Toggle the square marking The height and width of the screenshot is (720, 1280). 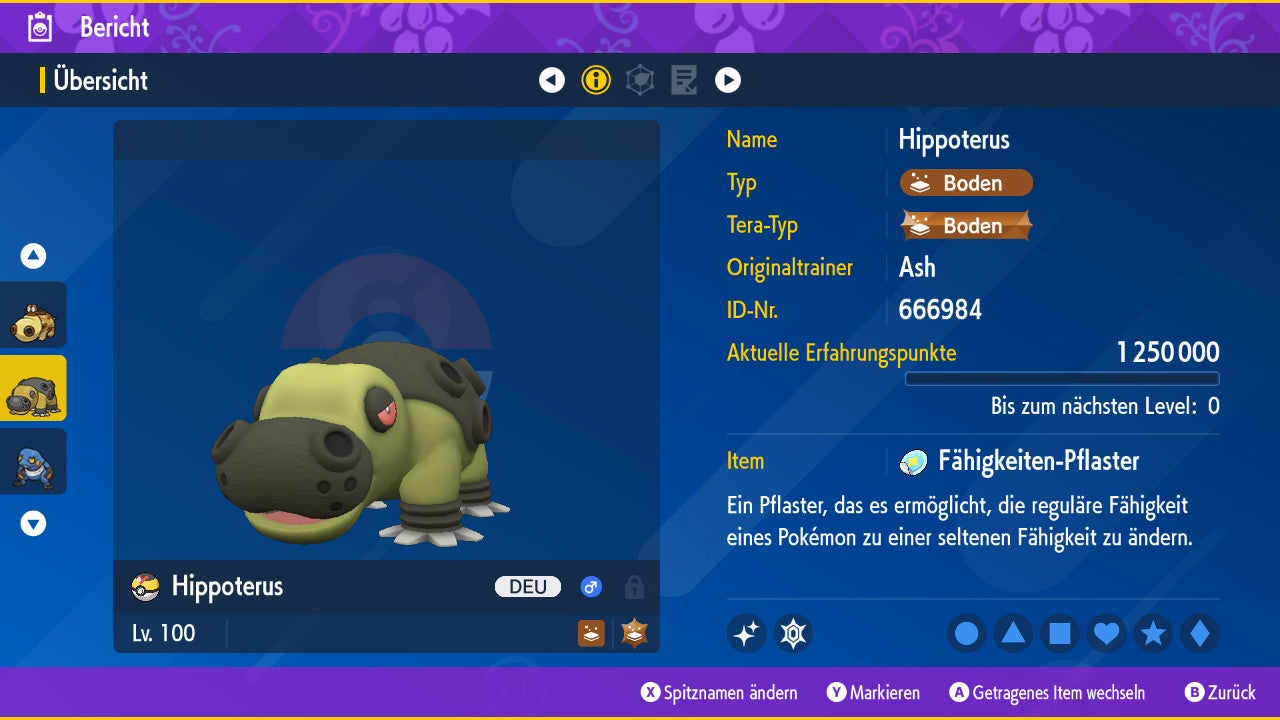[x=1060, y=633]
